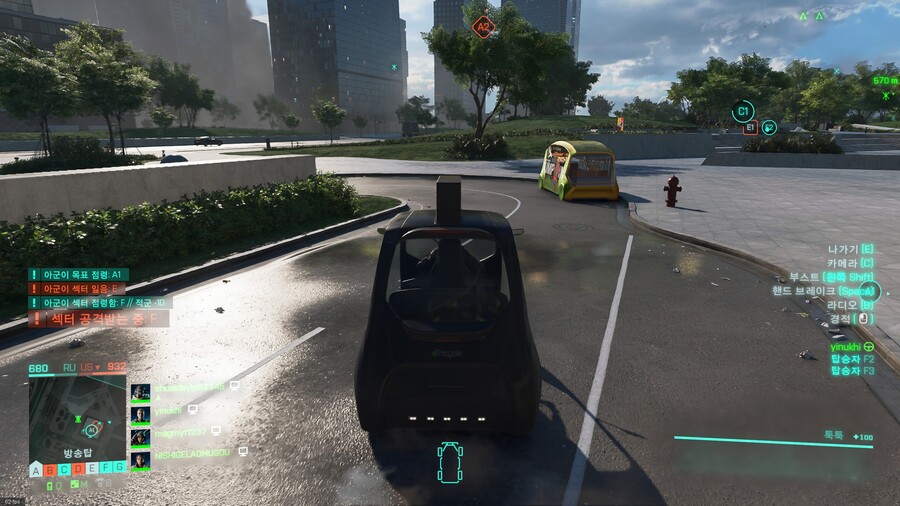Click the C1 objective marker
Image resolution: width=900 pixels, height=506 pixels.
pyautogui.click(x=742, y=111)
